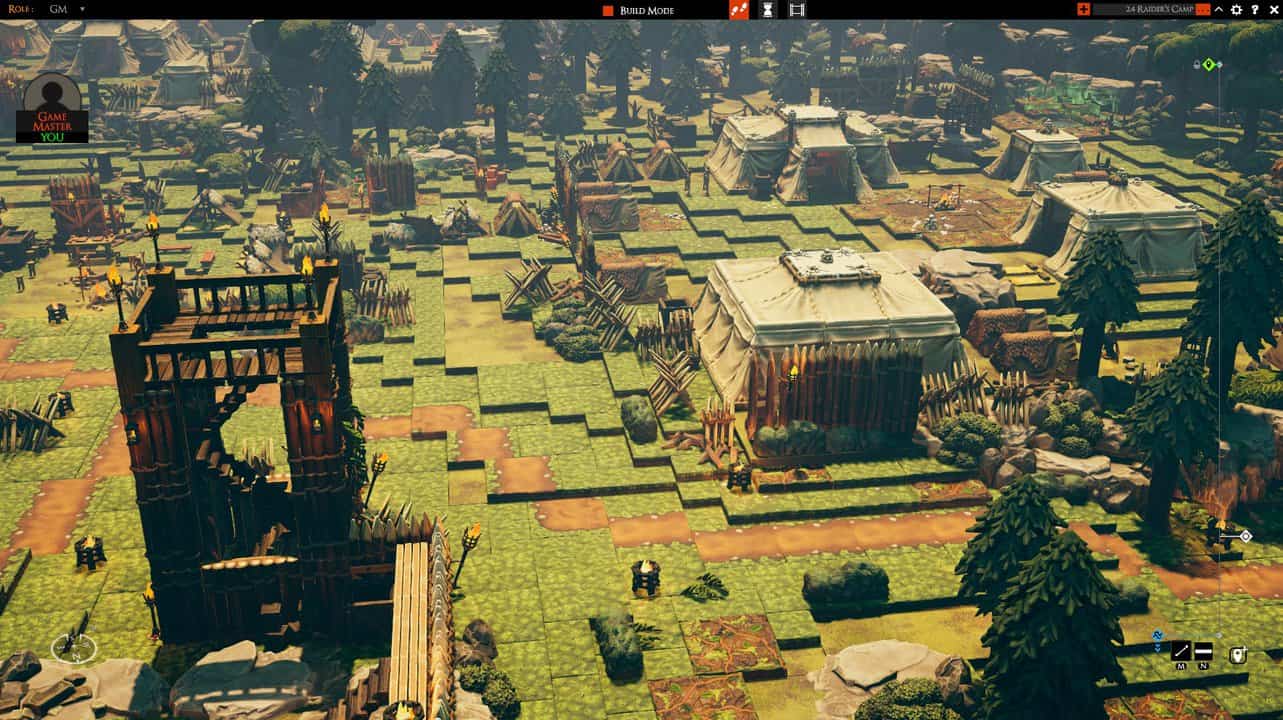
Task: Open the hourglass time controls
Action: [x=767, y=10]
